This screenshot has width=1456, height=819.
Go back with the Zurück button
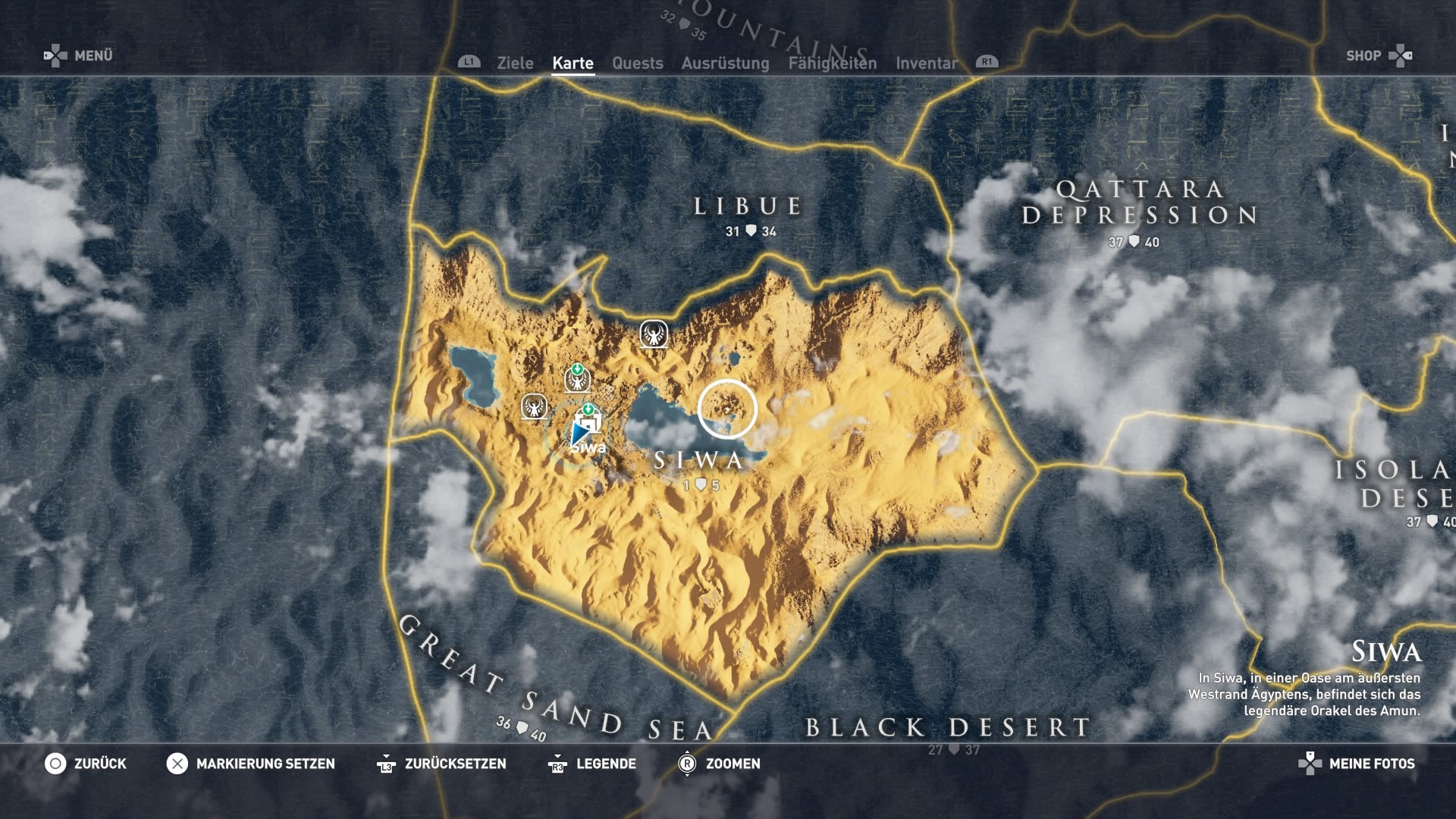[86, 764]
